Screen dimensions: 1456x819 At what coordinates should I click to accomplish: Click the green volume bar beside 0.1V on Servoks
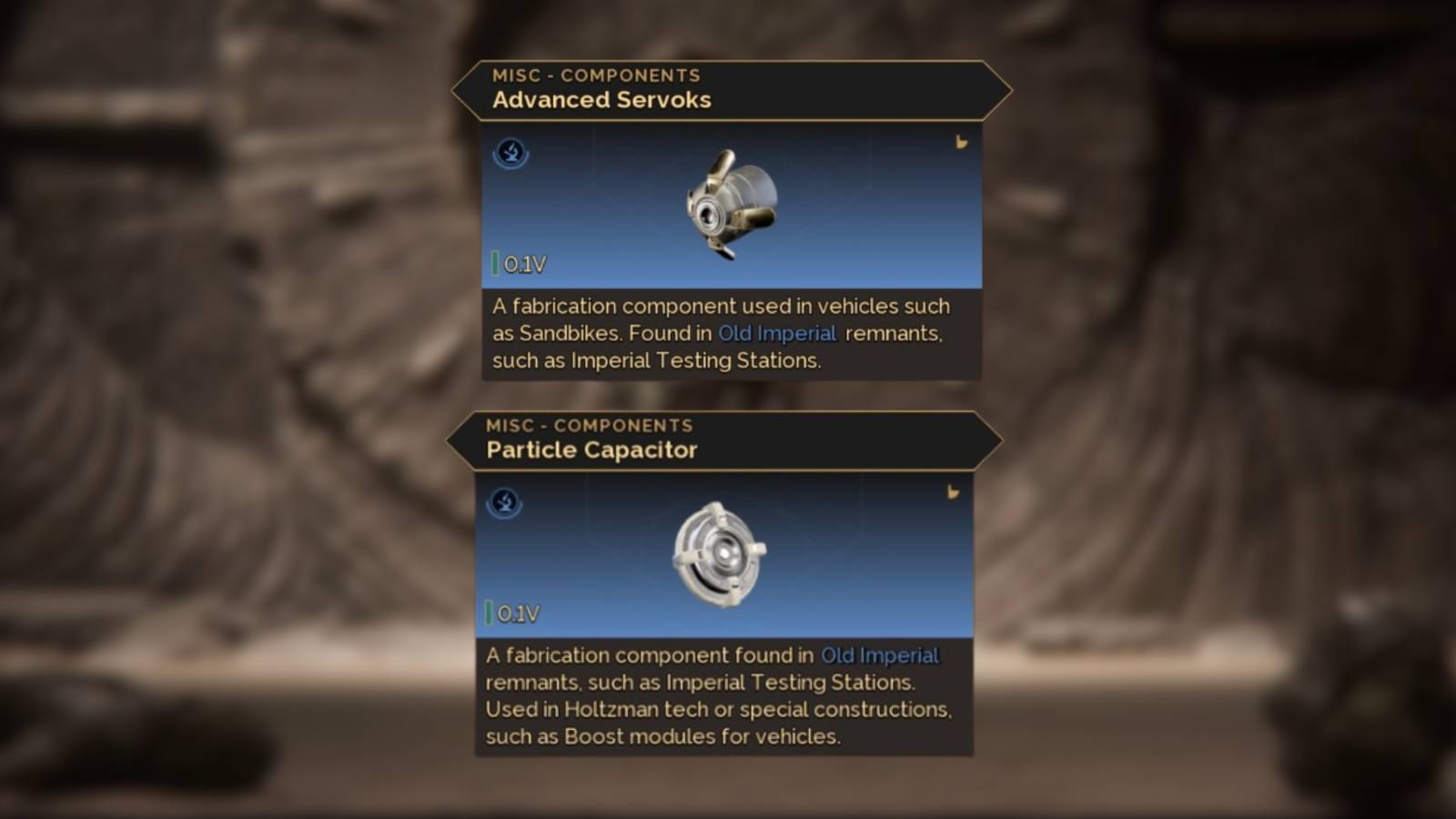tap(495, 262)
